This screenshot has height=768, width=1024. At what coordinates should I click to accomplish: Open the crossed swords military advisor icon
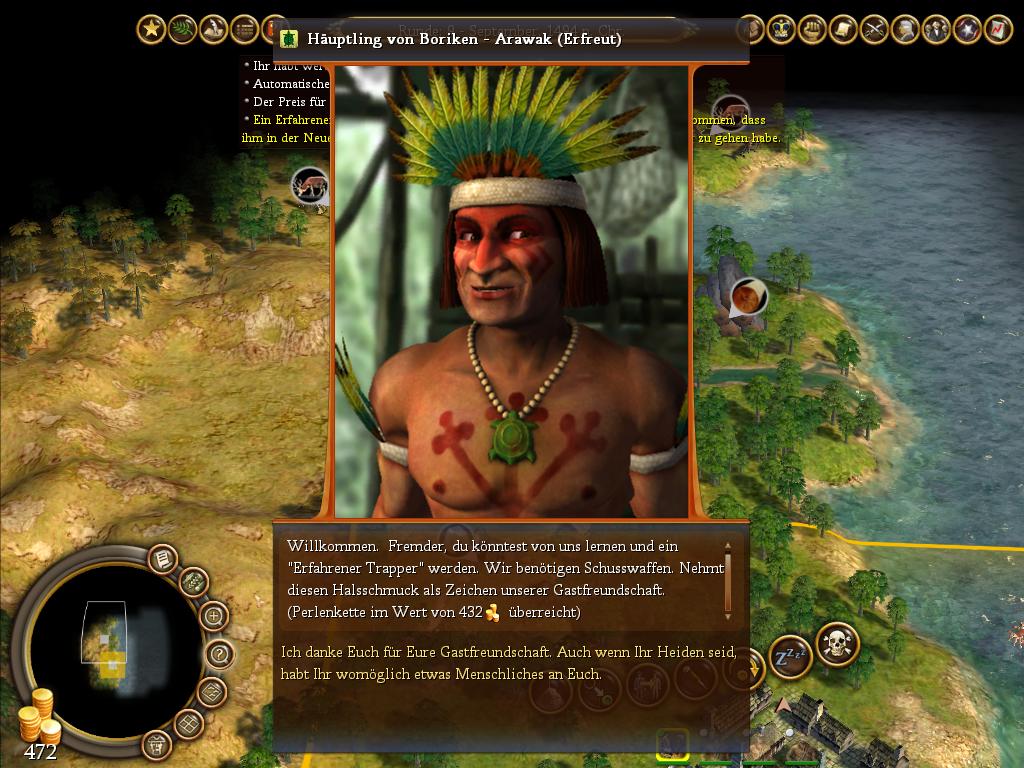click(x=875, y=30)
